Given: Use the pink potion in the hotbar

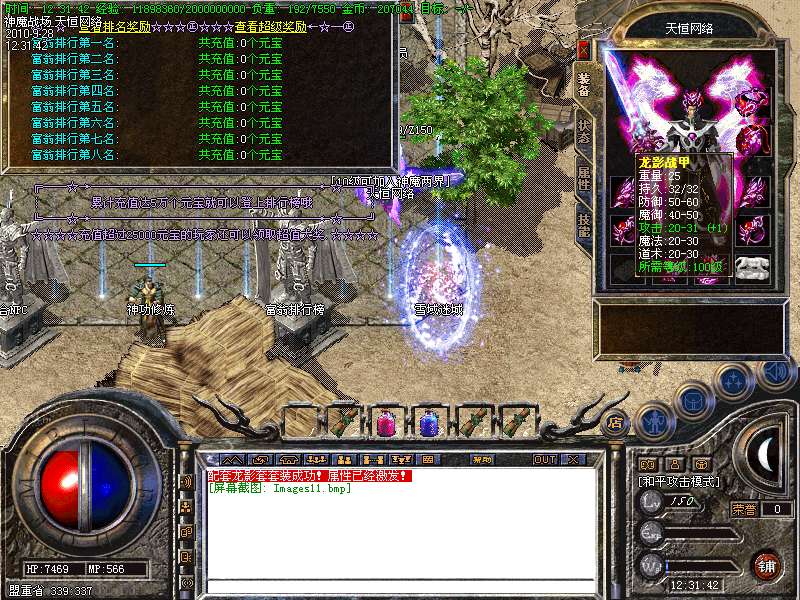Looking at the screenshot, I should pyautogui.click(x=384, y=422).
